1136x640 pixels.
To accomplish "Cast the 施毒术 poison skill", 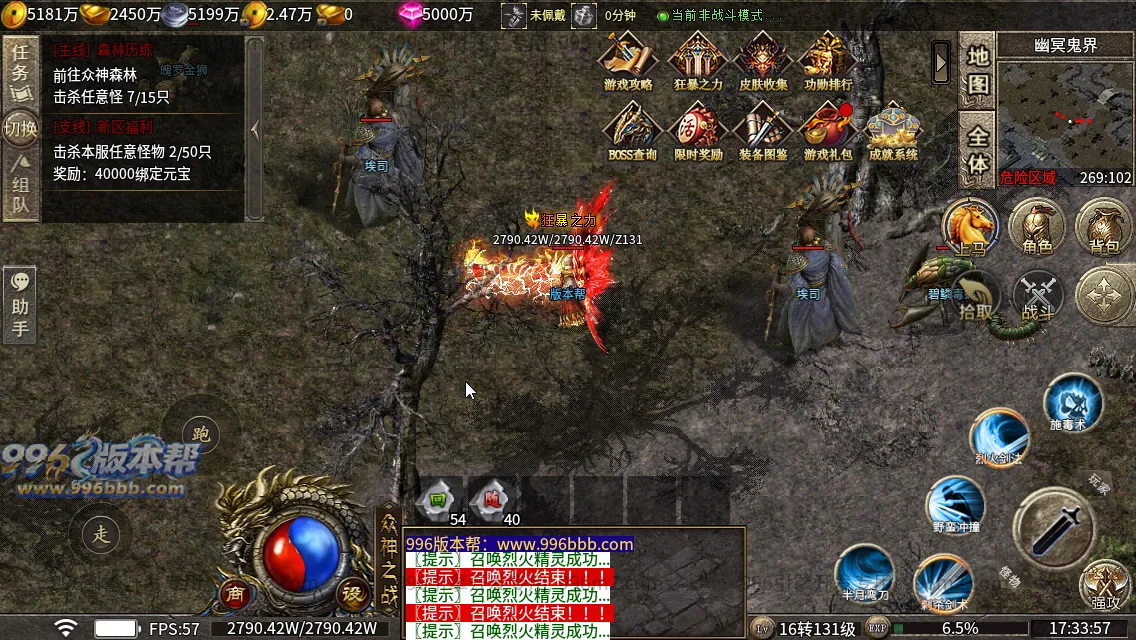I will (x=1072, y=403).
